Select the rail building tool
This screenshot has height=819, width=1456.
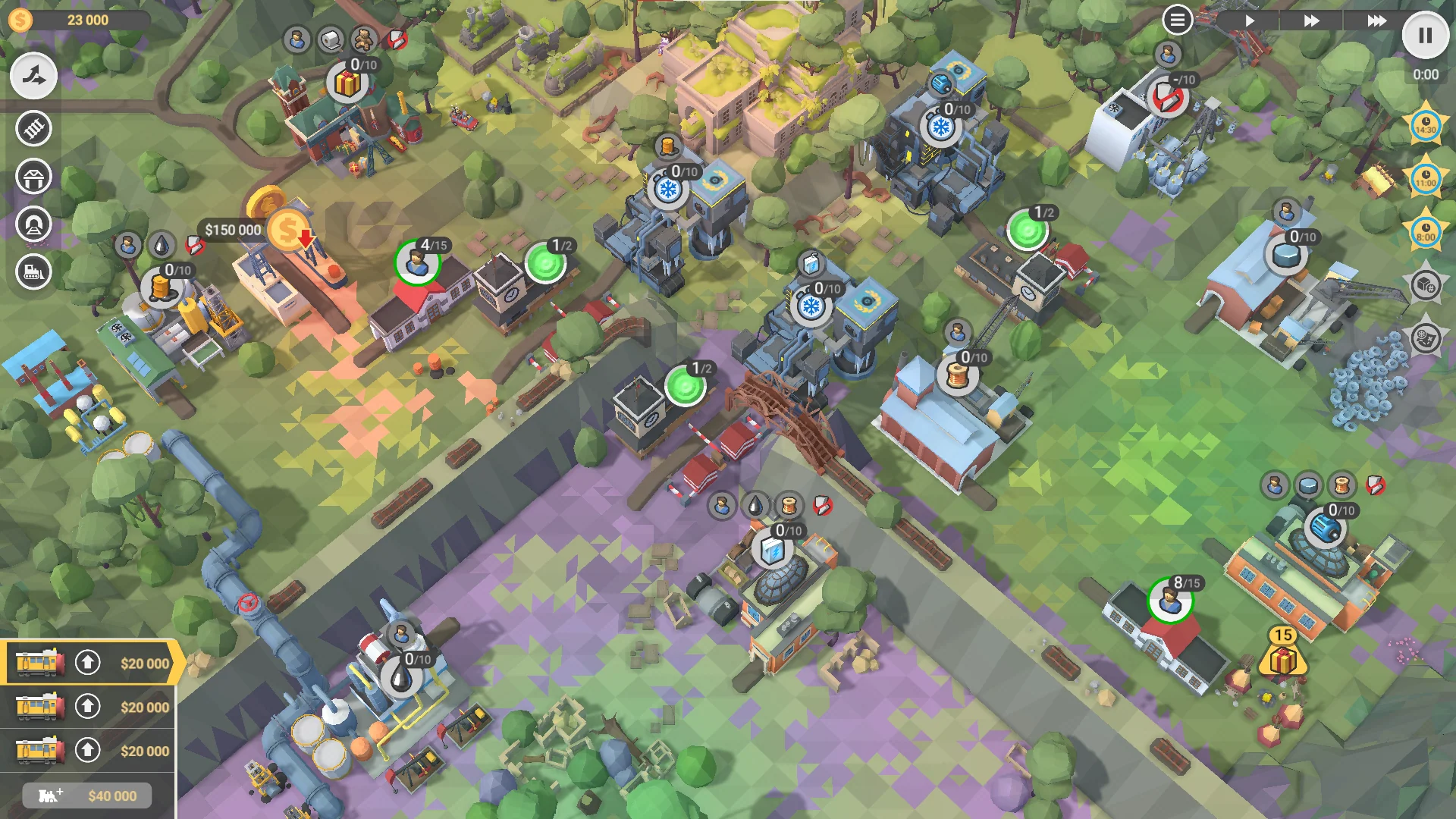(33, 129)
